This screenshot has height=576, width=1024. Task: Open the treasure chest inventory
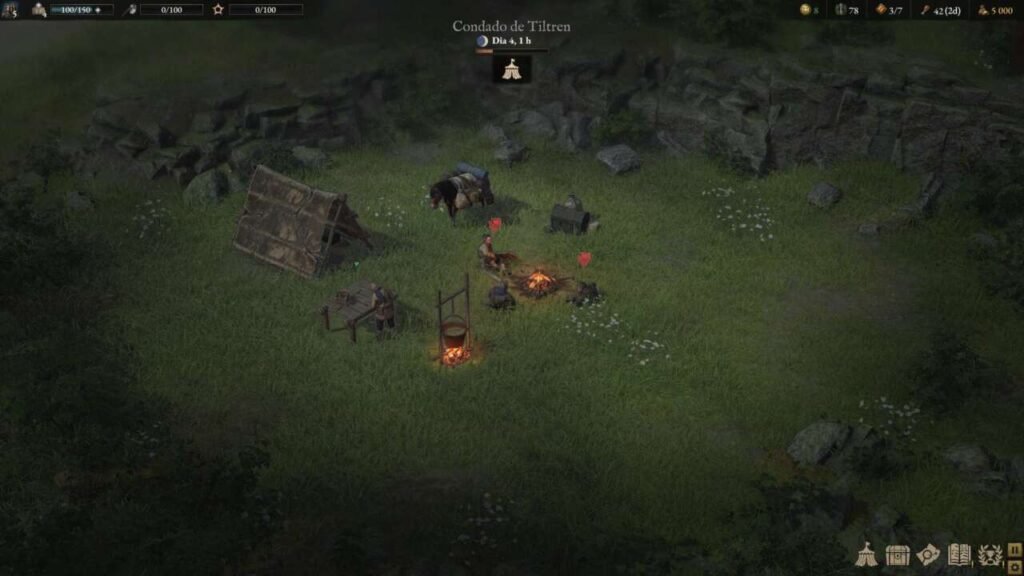click(x=897, y=556)
